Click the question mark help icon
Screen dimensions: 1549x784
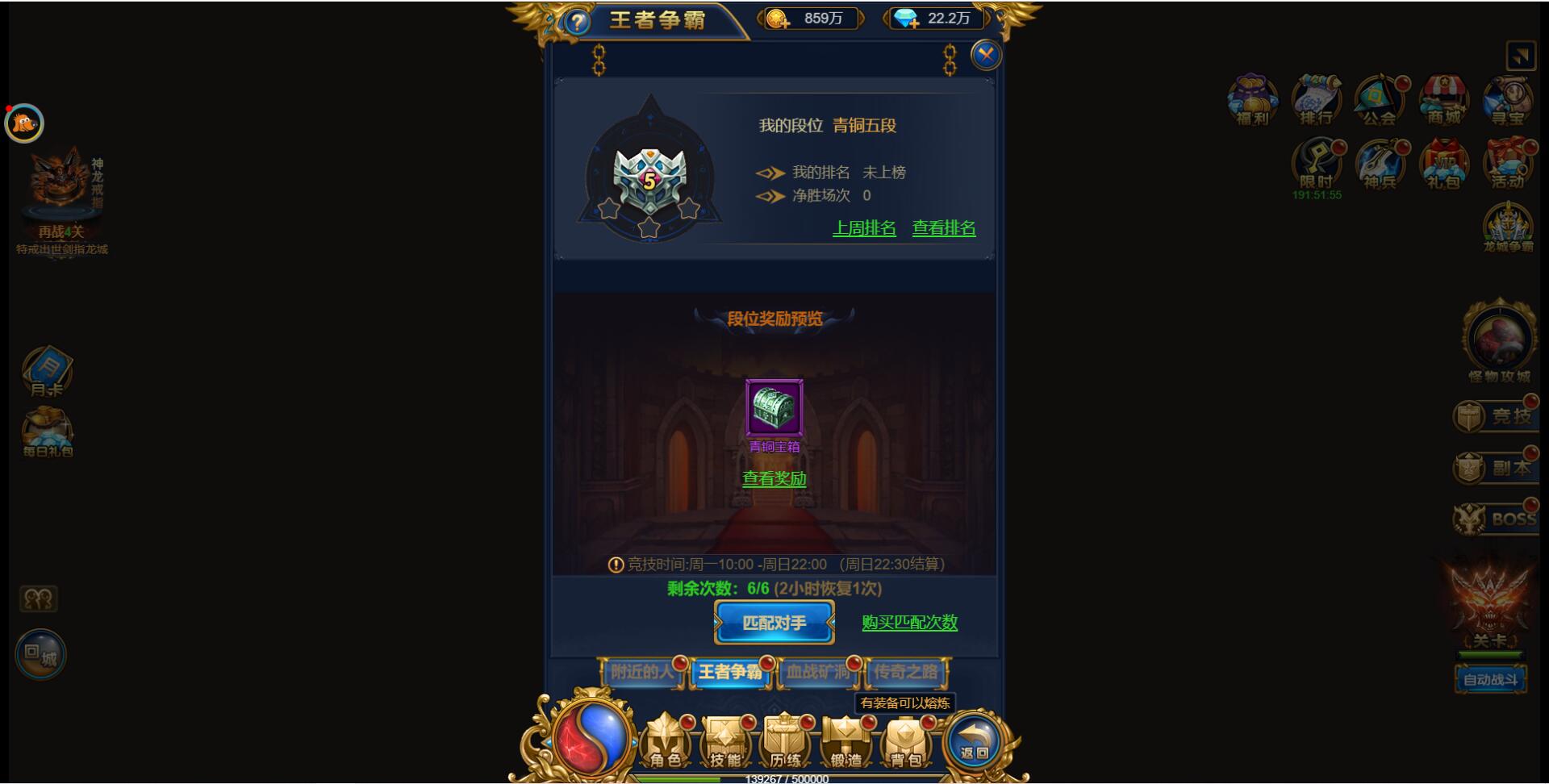coord(574,20)
